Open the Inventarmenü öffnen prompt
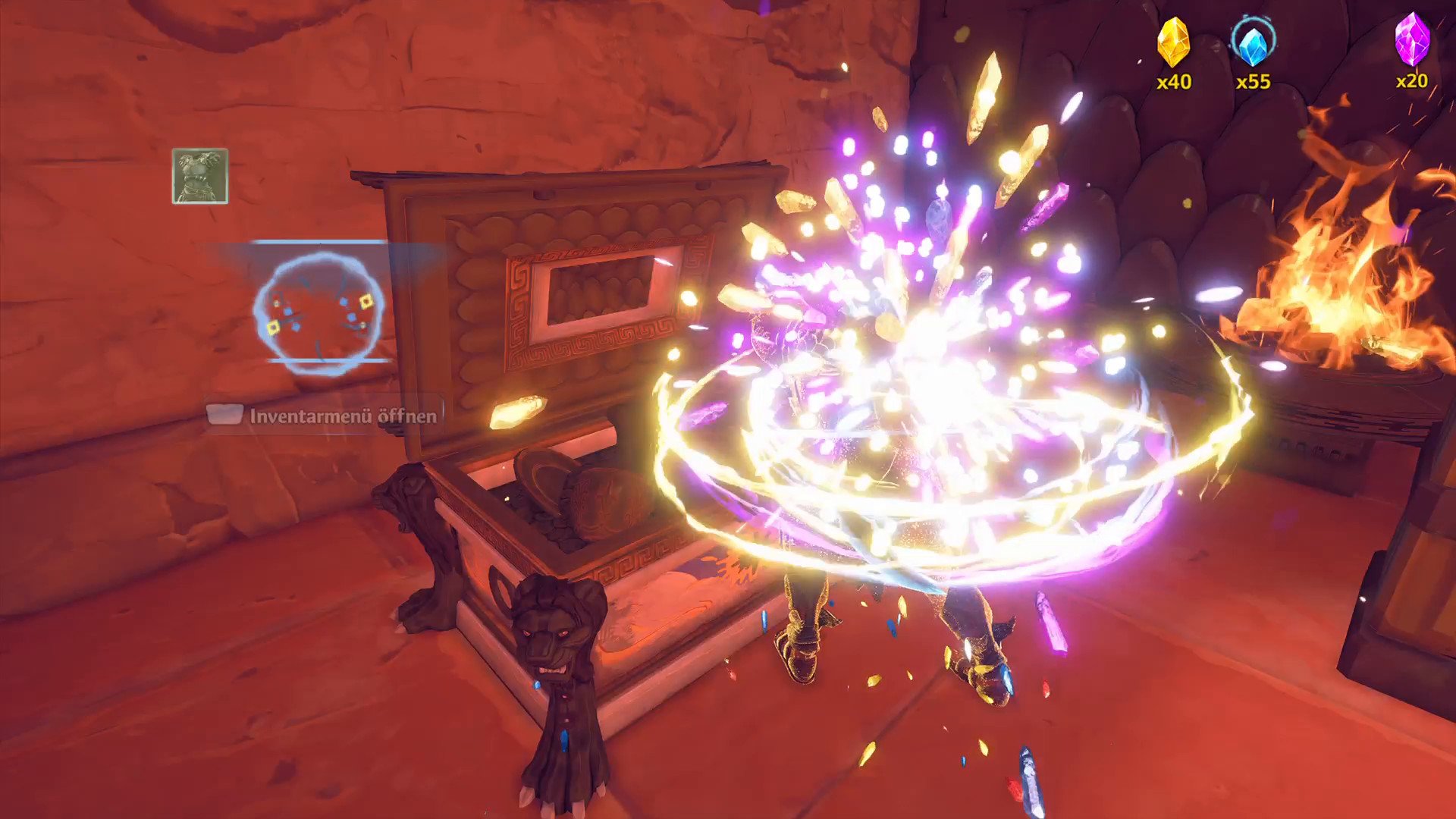This screenshot has height=819, width=1456. tap(324, 416)
